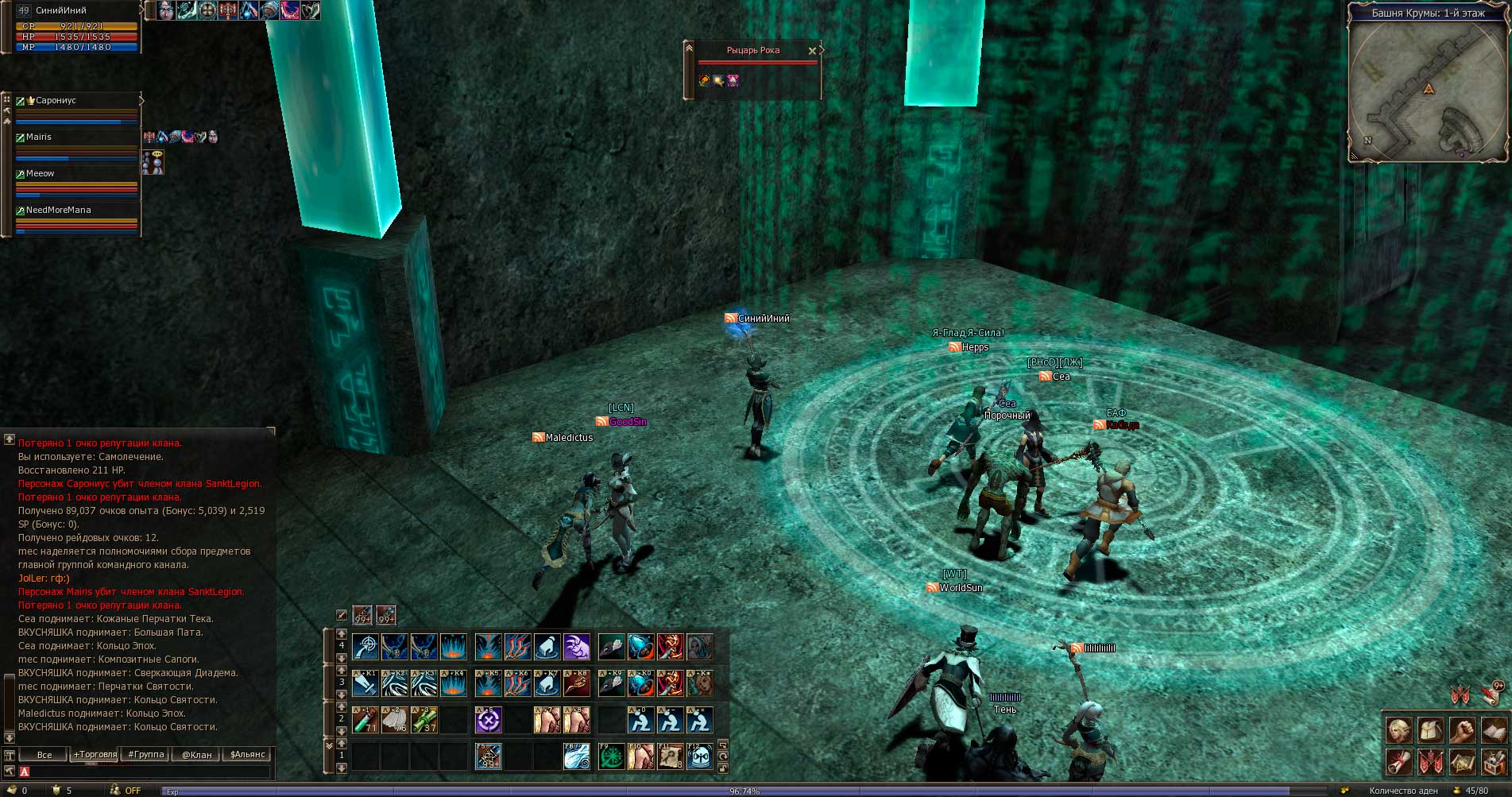Open the actions fist icon

point(1462,729)
